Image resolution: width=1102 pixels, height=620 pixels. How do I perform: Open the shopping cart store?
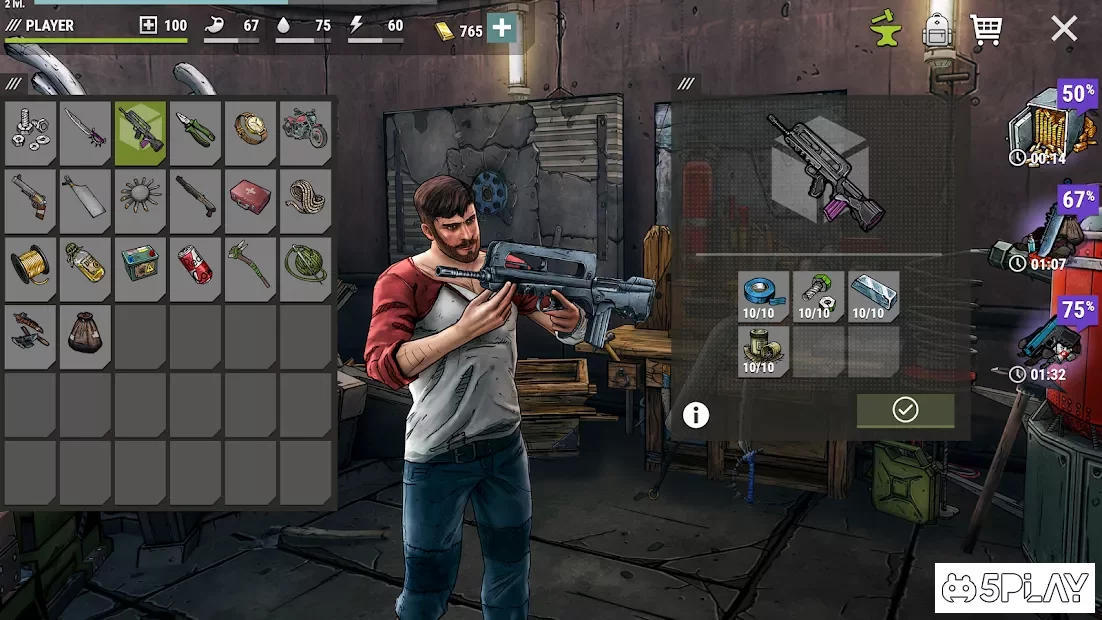click(x=986, y=30)
